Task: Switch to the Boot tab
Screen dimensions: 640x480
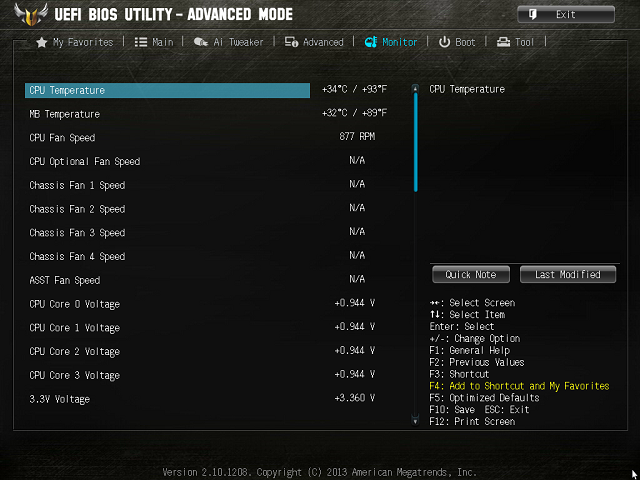Action: click(457, 42)
